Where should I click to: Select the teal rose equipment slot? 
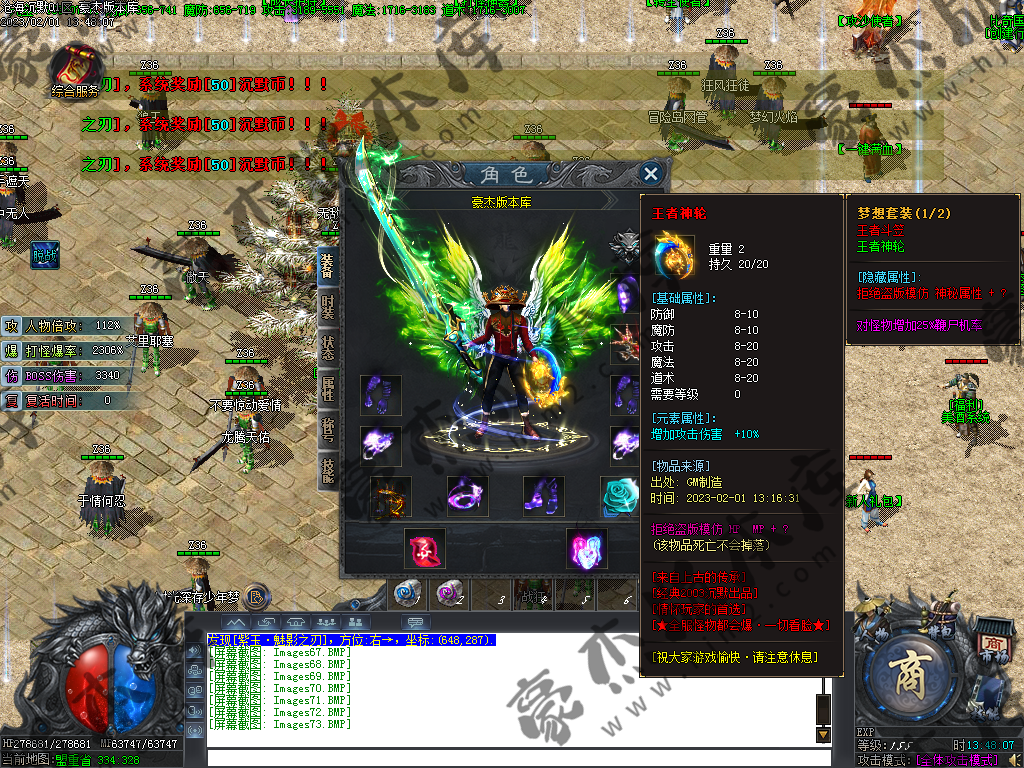tap(618, 497)
